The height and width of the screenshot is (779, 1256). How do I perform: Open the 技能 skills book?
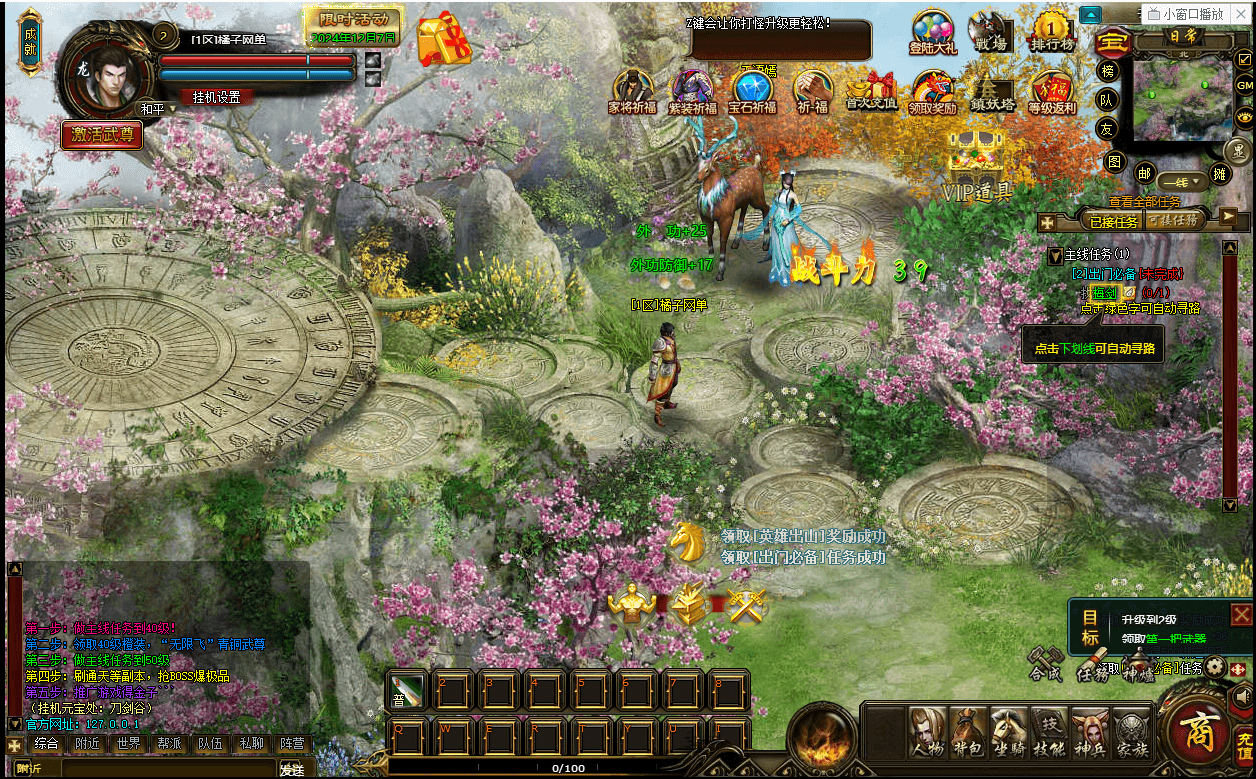1048,732
